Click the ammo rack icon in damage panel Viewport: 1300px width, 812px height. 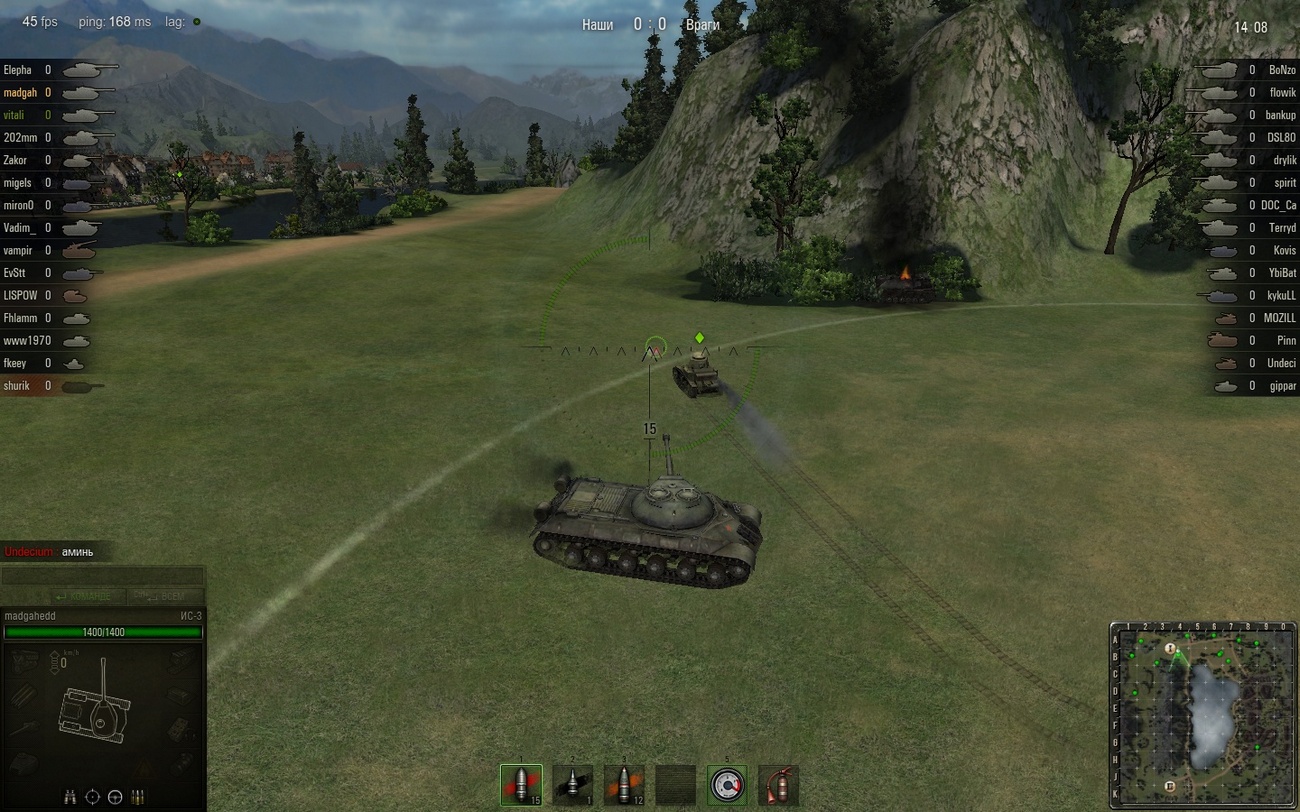pyautogui.click(x=138, y=797)
